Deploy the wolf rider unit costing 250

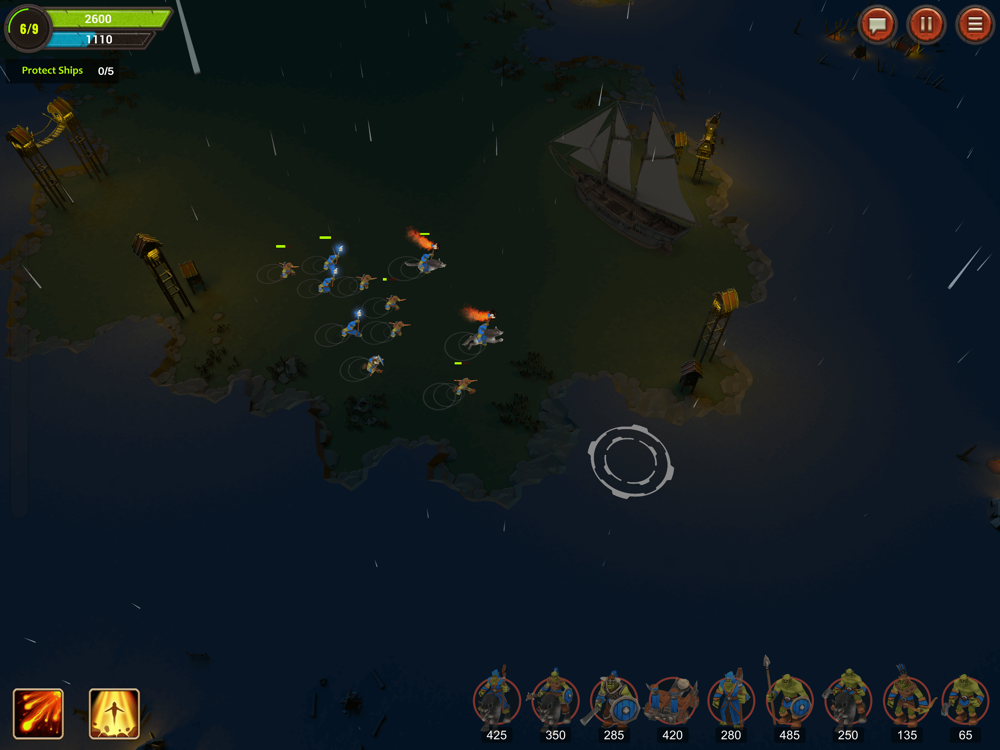(x=848, y=701)
